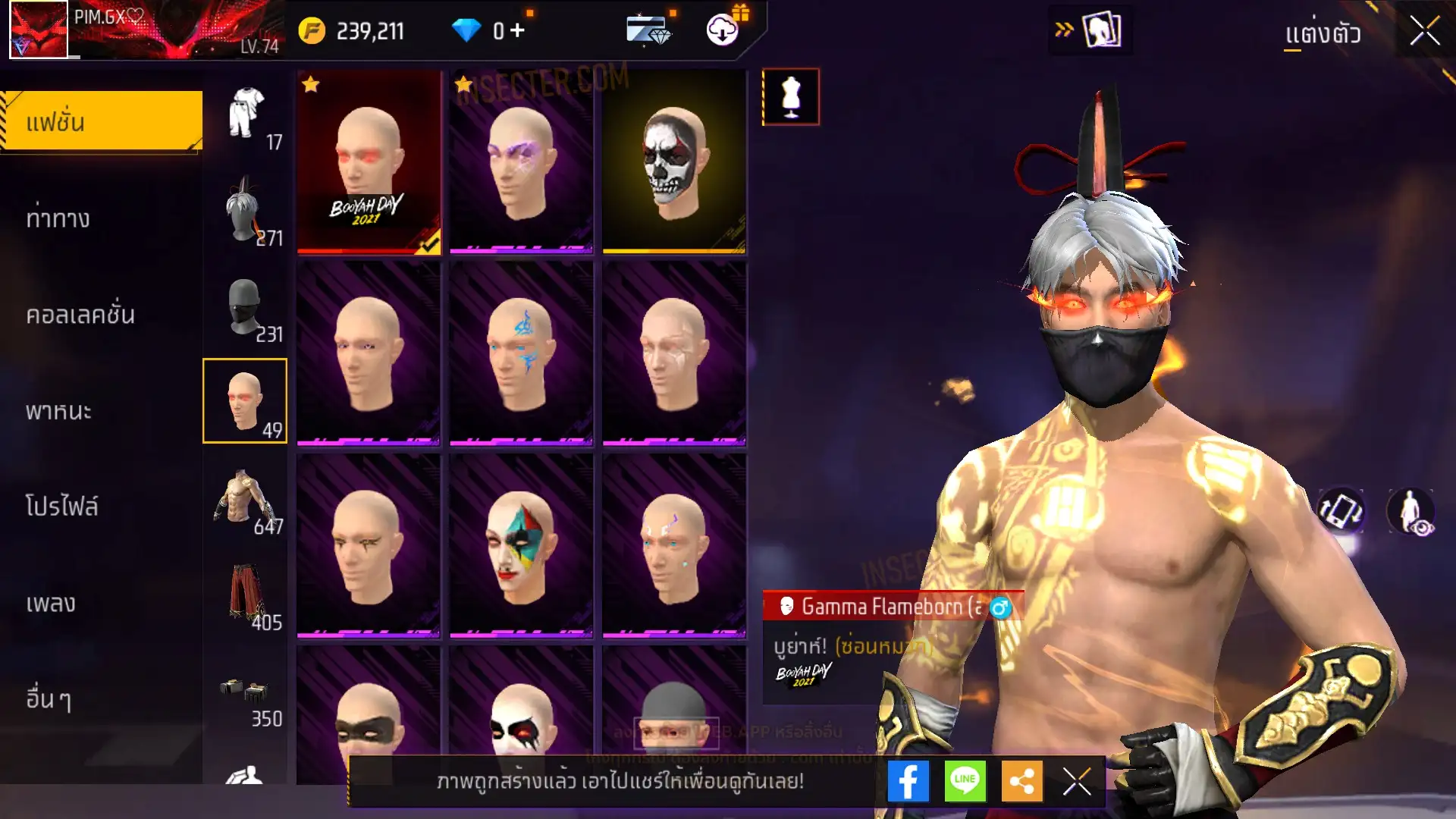1456x819 pixels.
Task: Choose the skull face paint item
Action: [x=674, y=162]
